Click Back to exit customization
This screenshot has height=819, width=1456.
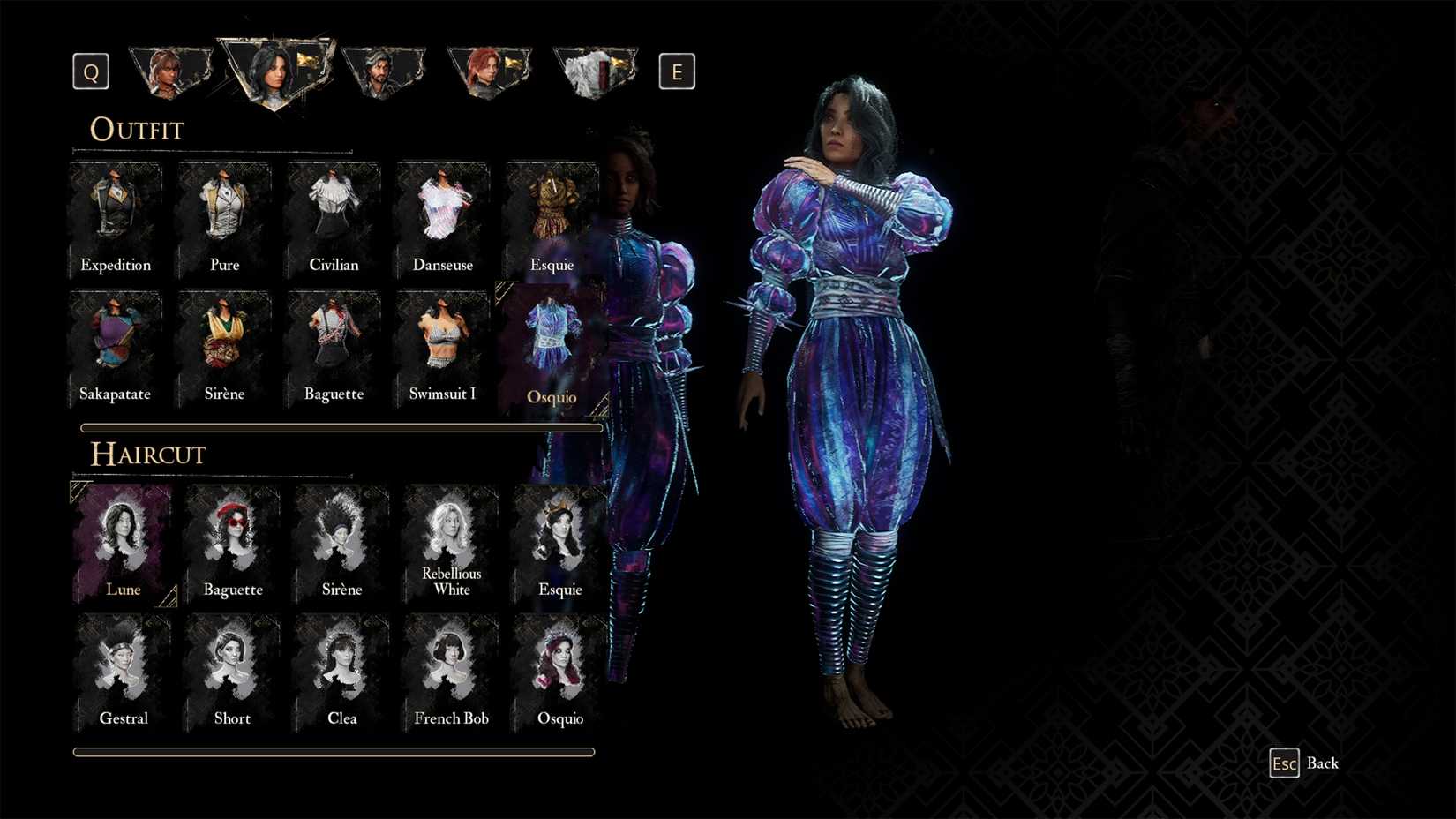point(1306,763)
